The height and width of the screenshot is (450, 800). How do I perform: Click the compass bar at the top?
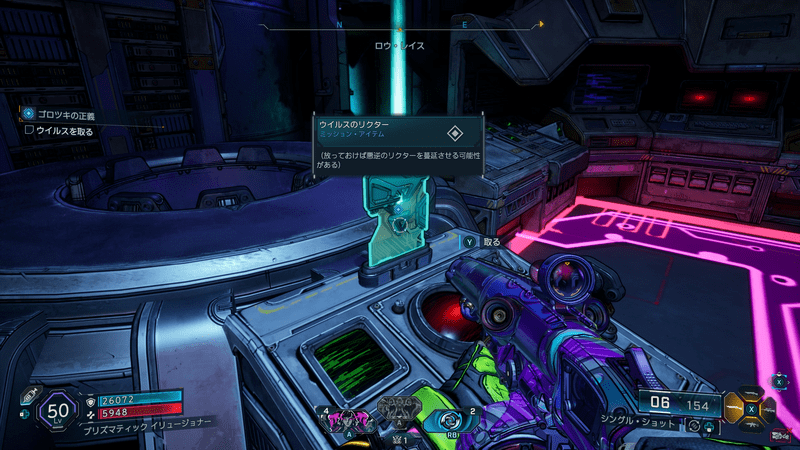pos(400,24)
